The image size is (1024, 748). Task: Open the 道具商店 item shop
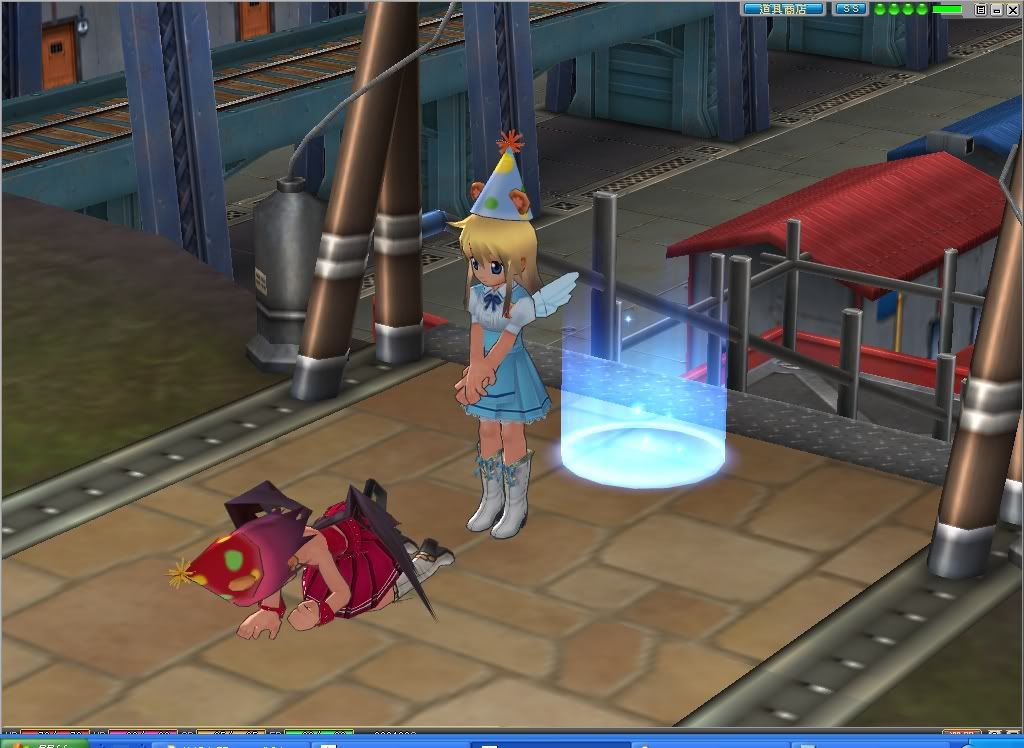pyautogui.click(x=783, y=9)
